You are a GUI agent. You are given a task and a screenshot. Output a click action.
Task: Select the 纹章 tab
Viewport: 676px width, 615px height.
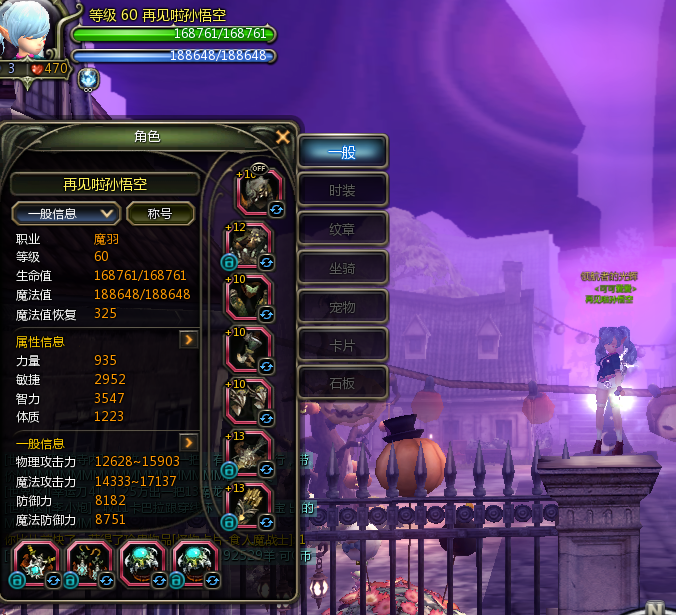[x=342, y=230]
